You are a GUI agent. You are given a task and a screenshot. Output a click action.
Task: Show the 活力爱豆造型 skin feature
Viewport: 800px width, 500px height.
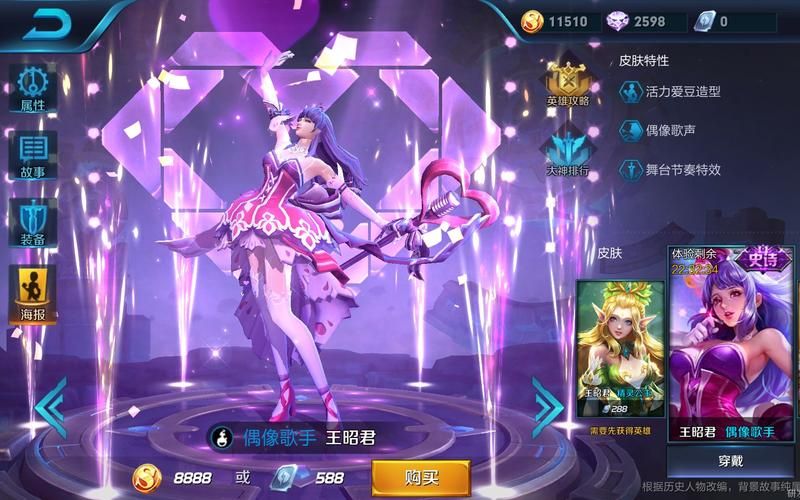tap(670, 92)
